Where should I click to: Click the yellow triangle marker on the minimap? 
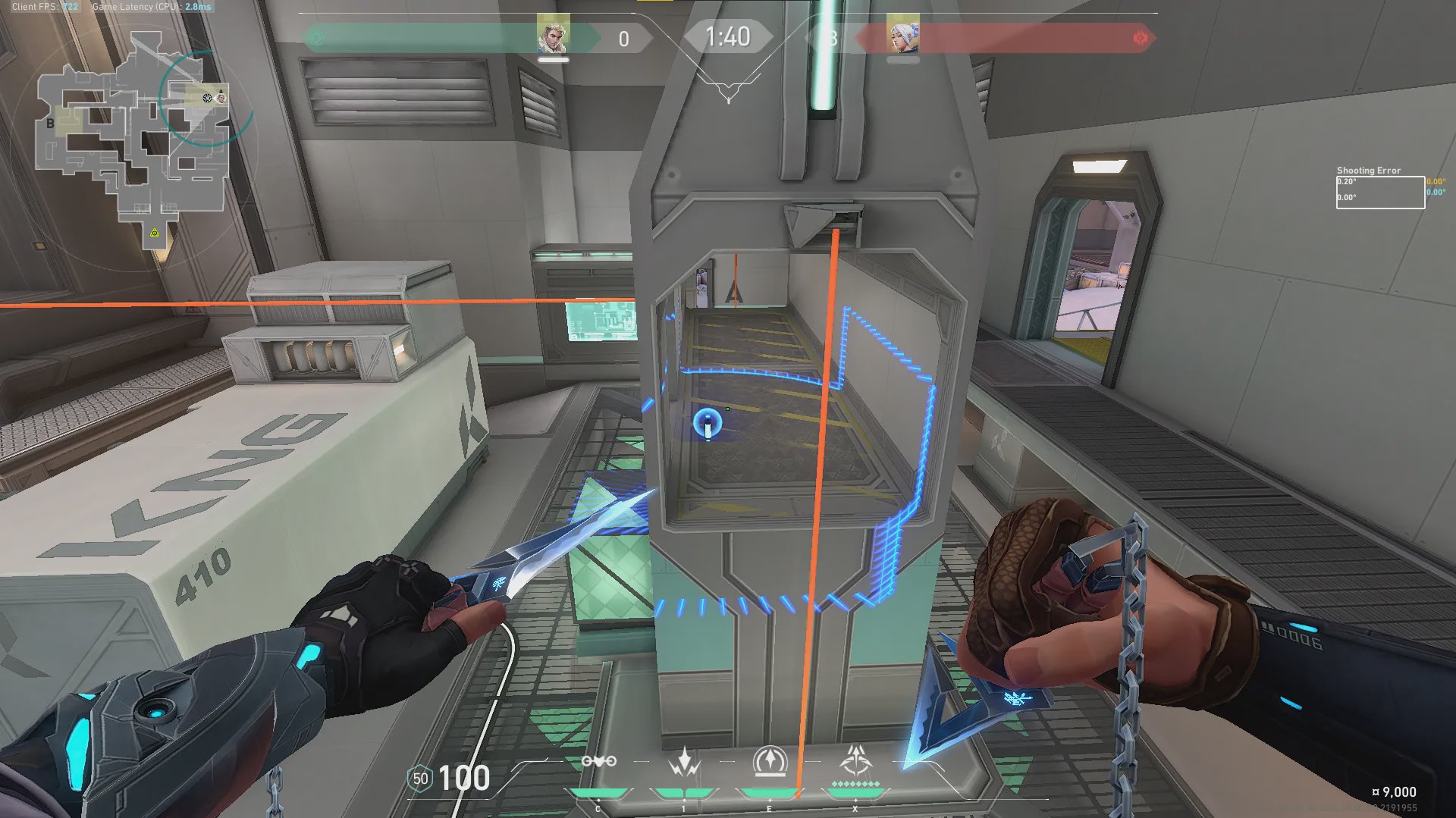[155, 233]
